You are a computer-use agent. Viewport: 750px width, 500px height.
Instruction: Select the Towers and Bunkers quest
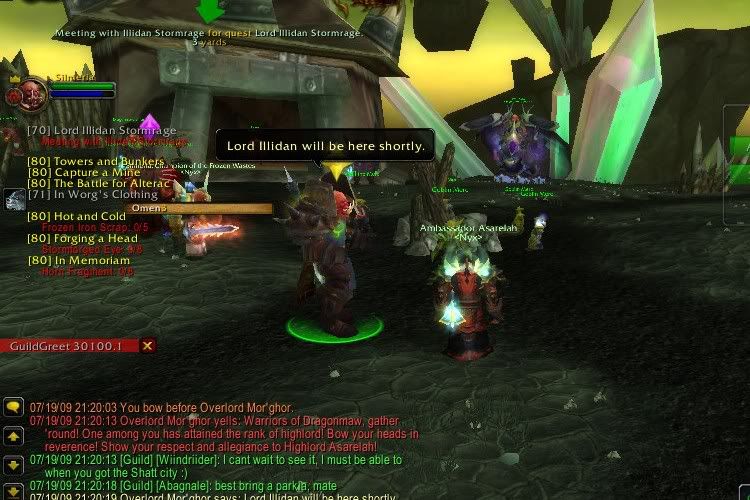coord(96,162)
